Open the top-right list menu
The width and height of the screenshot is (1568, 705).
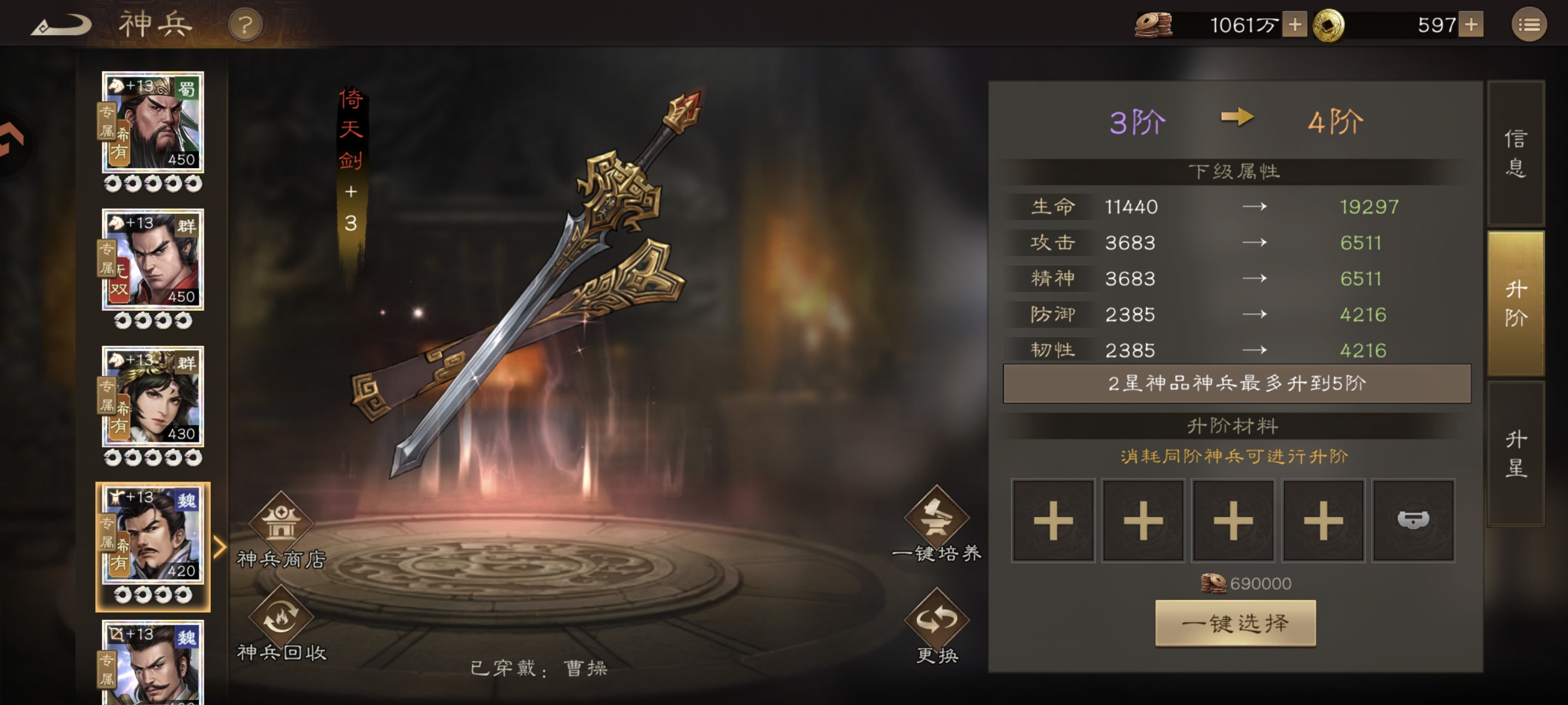tap(1529, 25)
